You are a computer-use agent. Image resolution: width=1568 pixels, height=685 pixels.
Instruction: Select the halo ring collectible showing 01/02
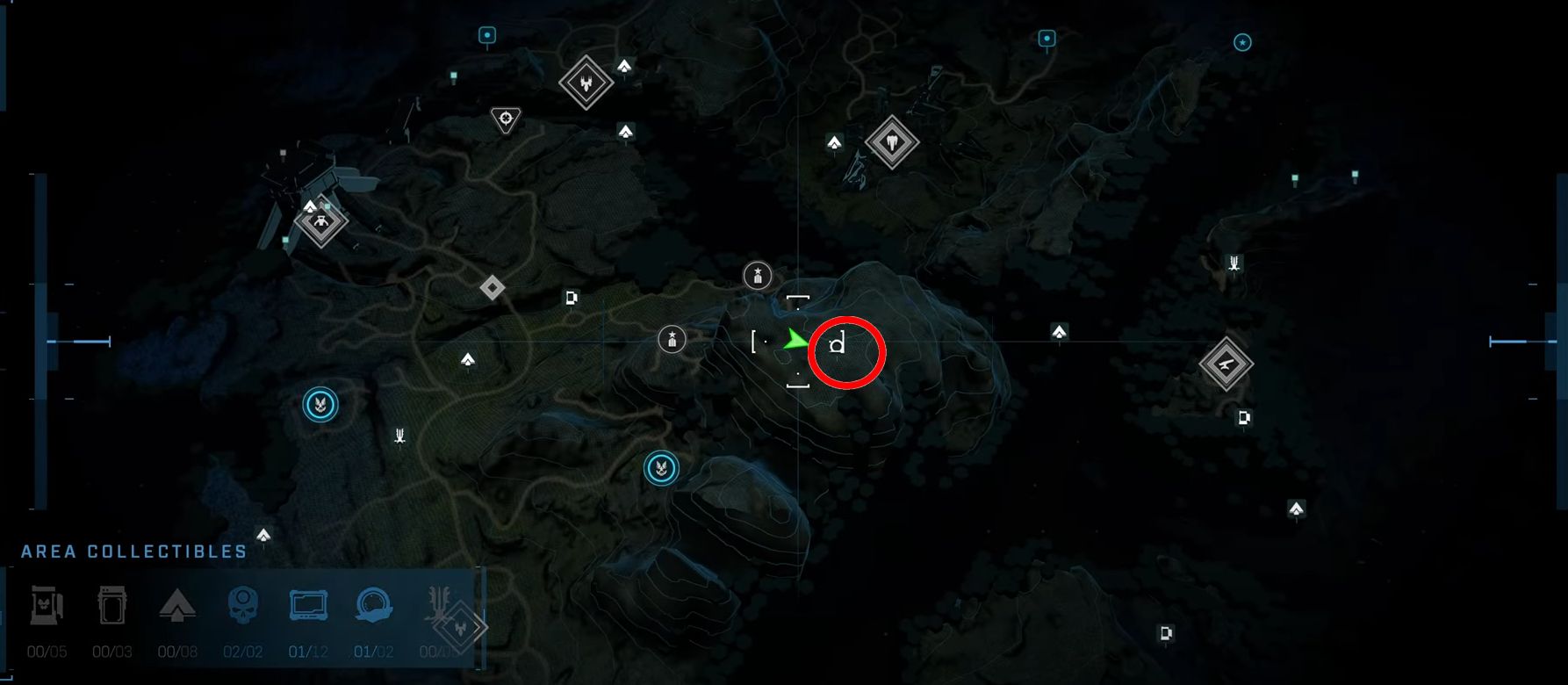tap(374, 606)
